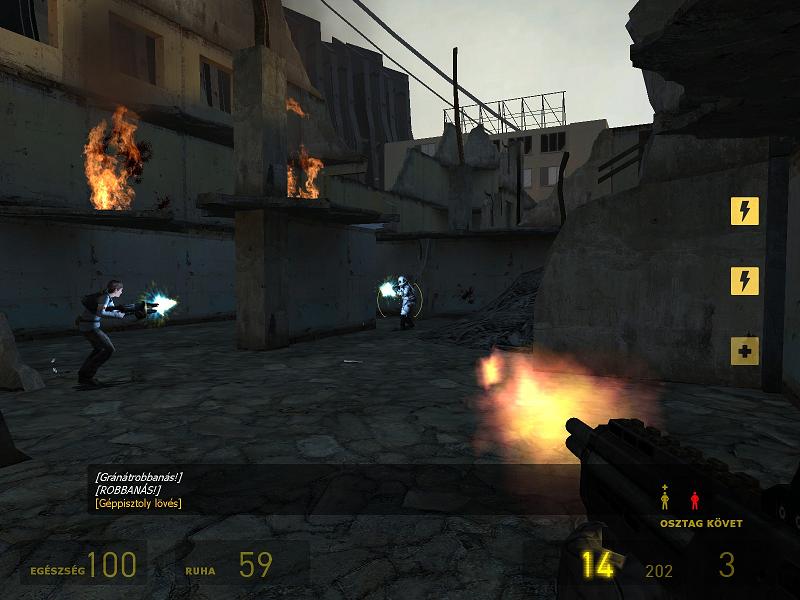Viewport: 800px width, 600px height.
Task: Select the yellow medic squad member icon
Action: tap(664, 498)
